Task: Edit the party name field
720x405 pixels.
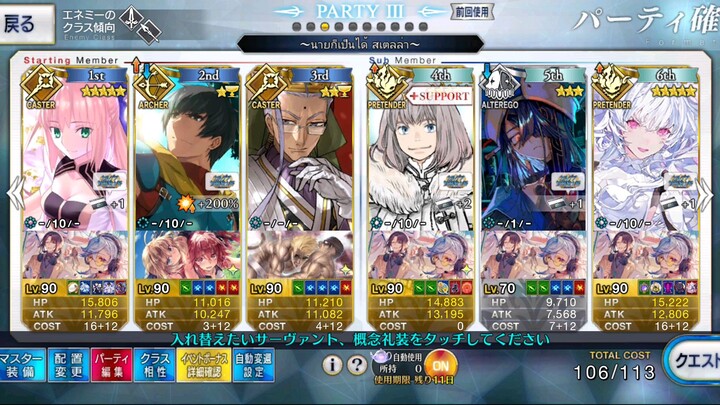Action: (x=360, y=45)
